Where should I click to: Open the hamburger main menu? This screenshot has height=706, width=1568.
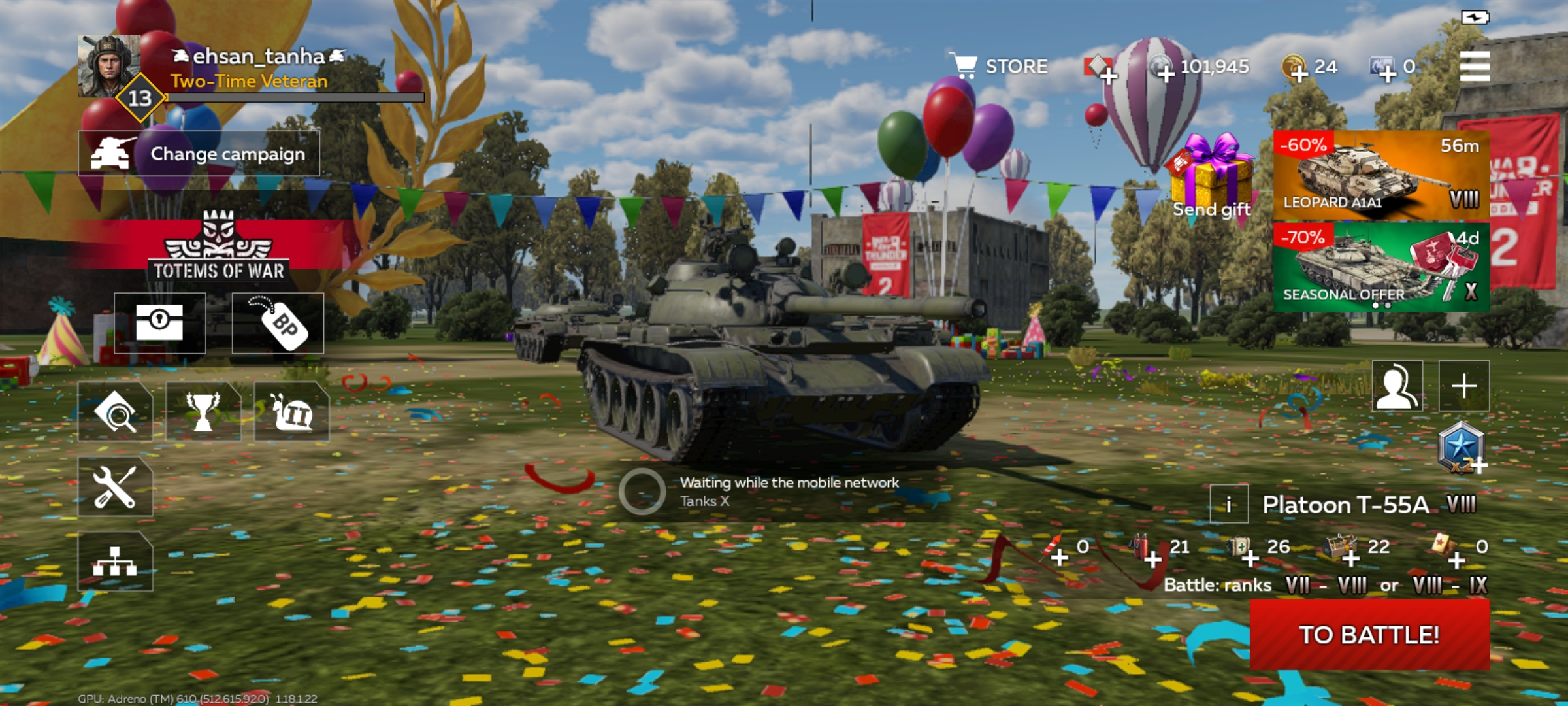1475,66
